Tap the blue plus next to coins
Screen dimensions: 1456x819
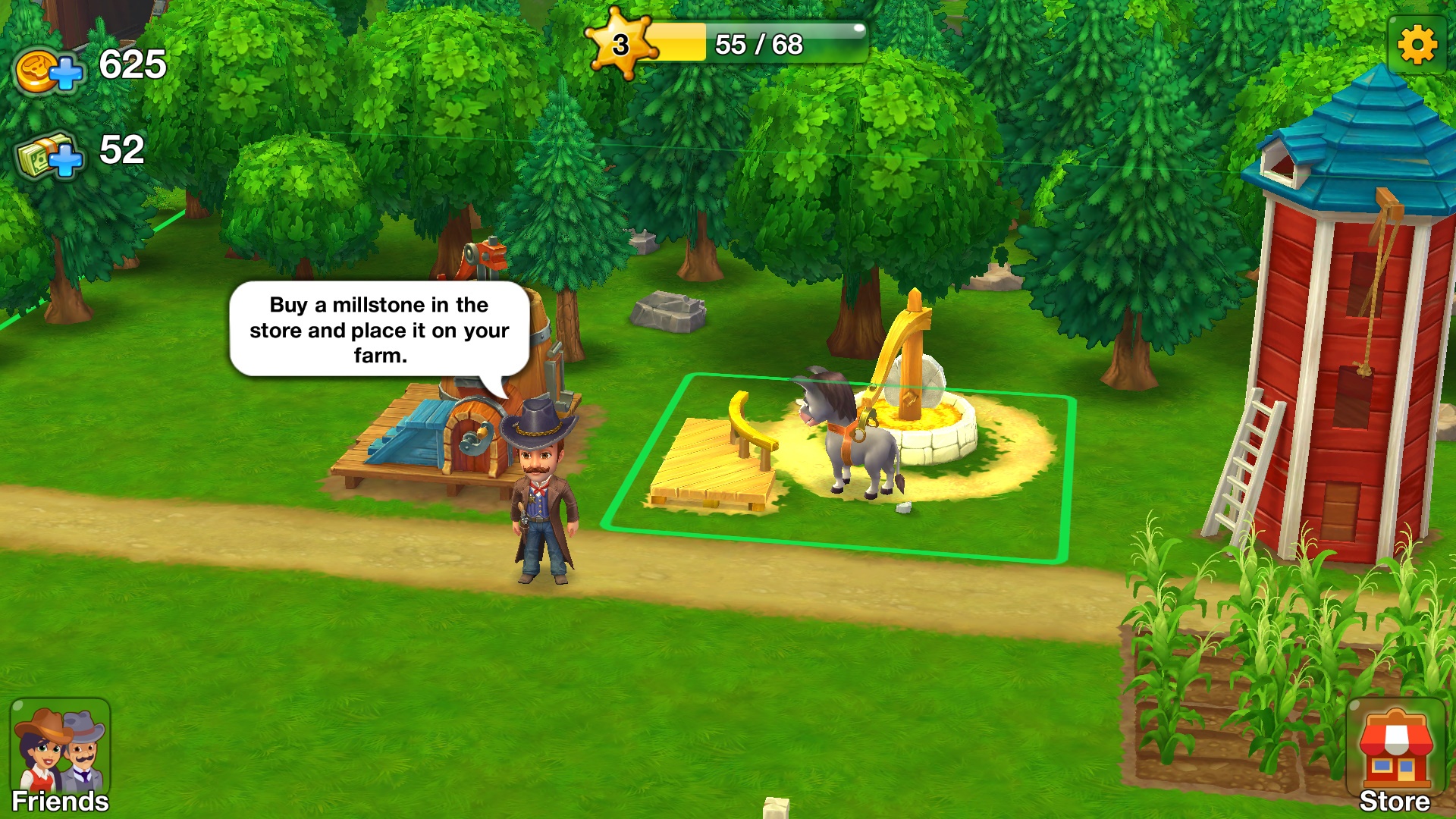(x=68, y=72)
